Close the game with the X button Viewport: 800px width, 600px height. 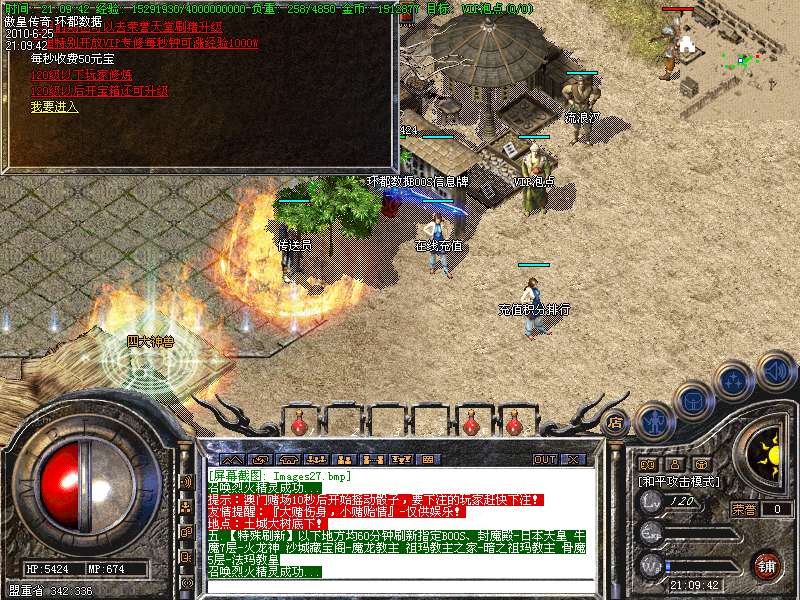(x=573, y=459)
